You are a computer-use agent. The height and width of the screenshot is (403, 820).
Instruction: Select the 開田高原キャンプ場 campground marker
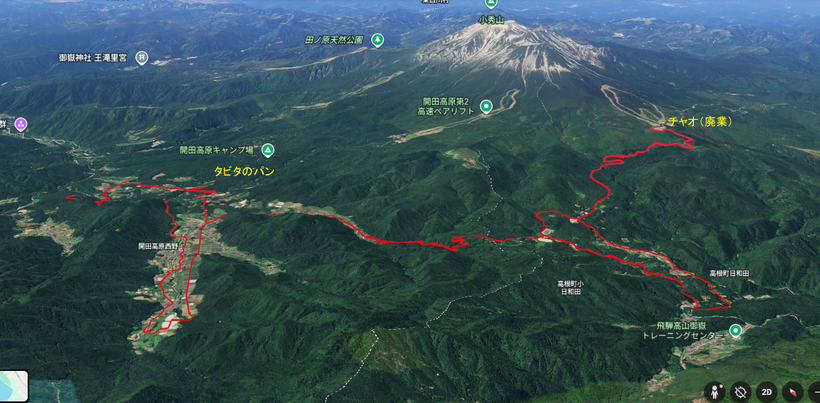[x=268, y=150]
